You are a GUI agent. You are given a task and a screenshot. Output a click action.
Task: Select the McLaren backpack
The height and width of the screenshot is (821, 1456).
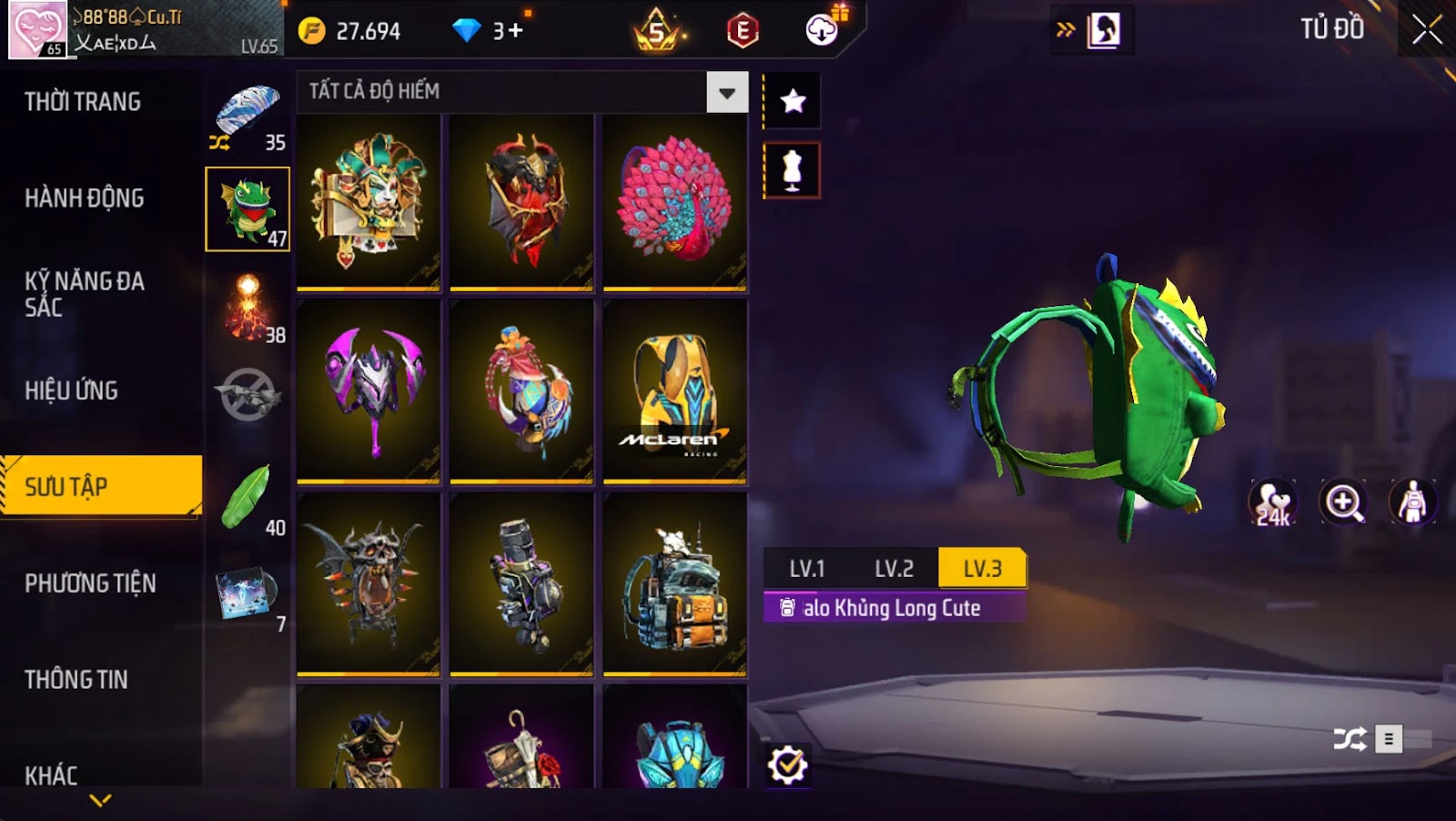674,391
